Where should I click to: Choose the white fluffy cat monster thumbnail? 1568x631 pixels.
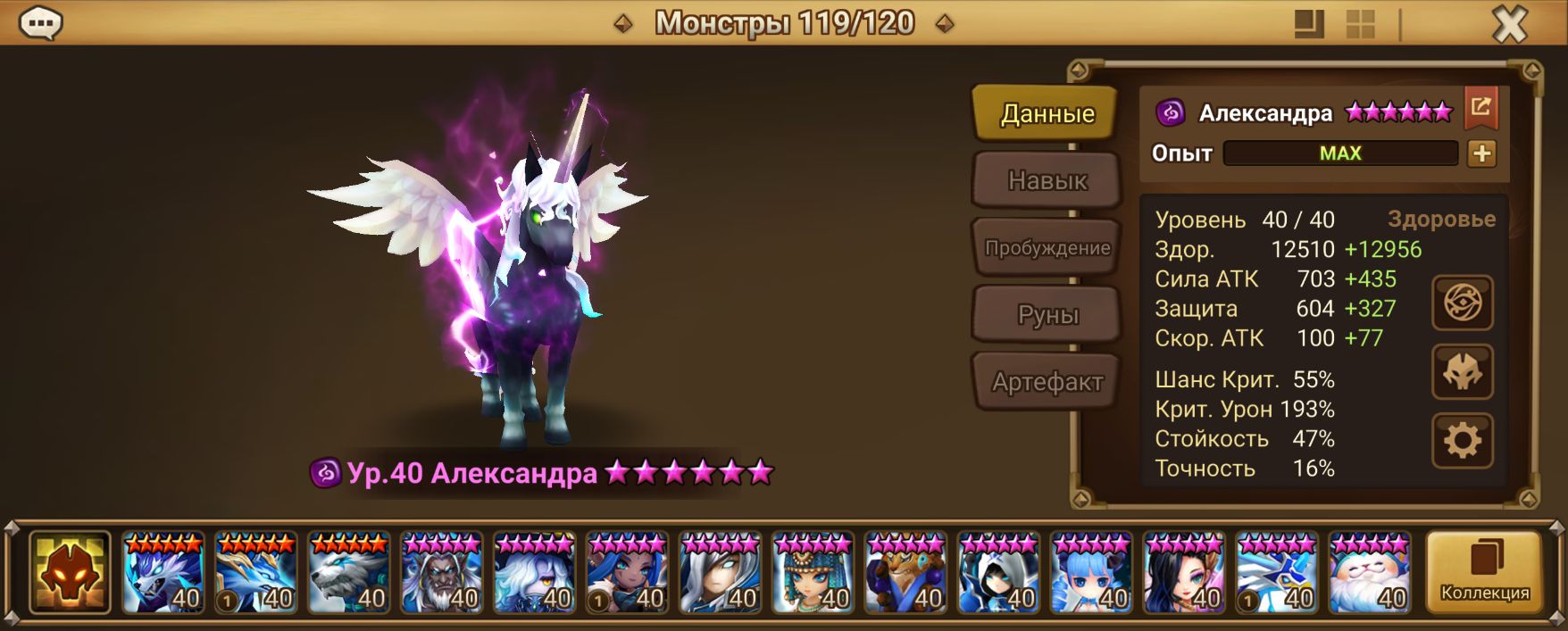(x=1370, y=573)
